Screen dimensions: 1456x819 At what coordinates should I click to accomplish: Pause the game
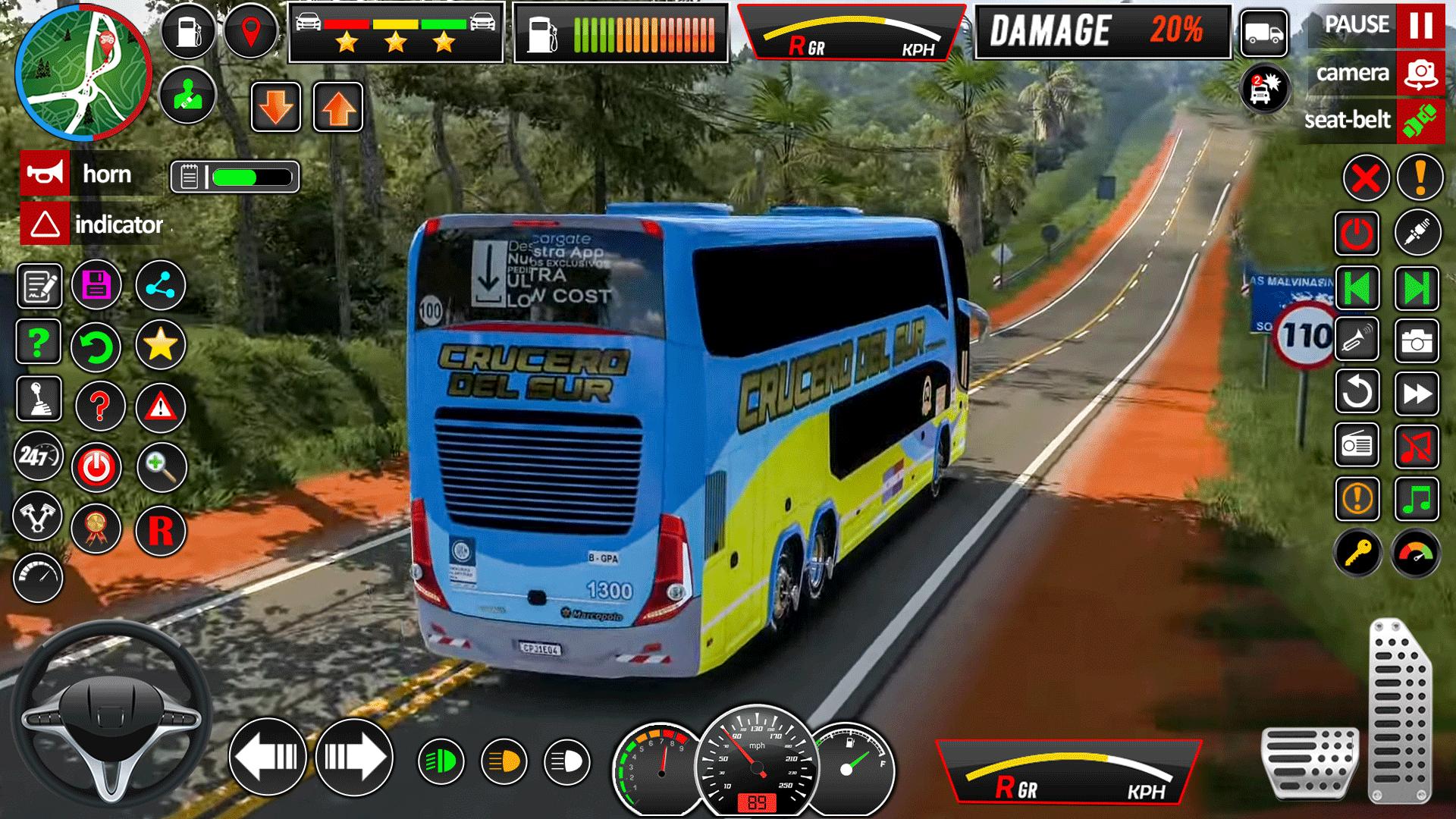click(1420, 26)
